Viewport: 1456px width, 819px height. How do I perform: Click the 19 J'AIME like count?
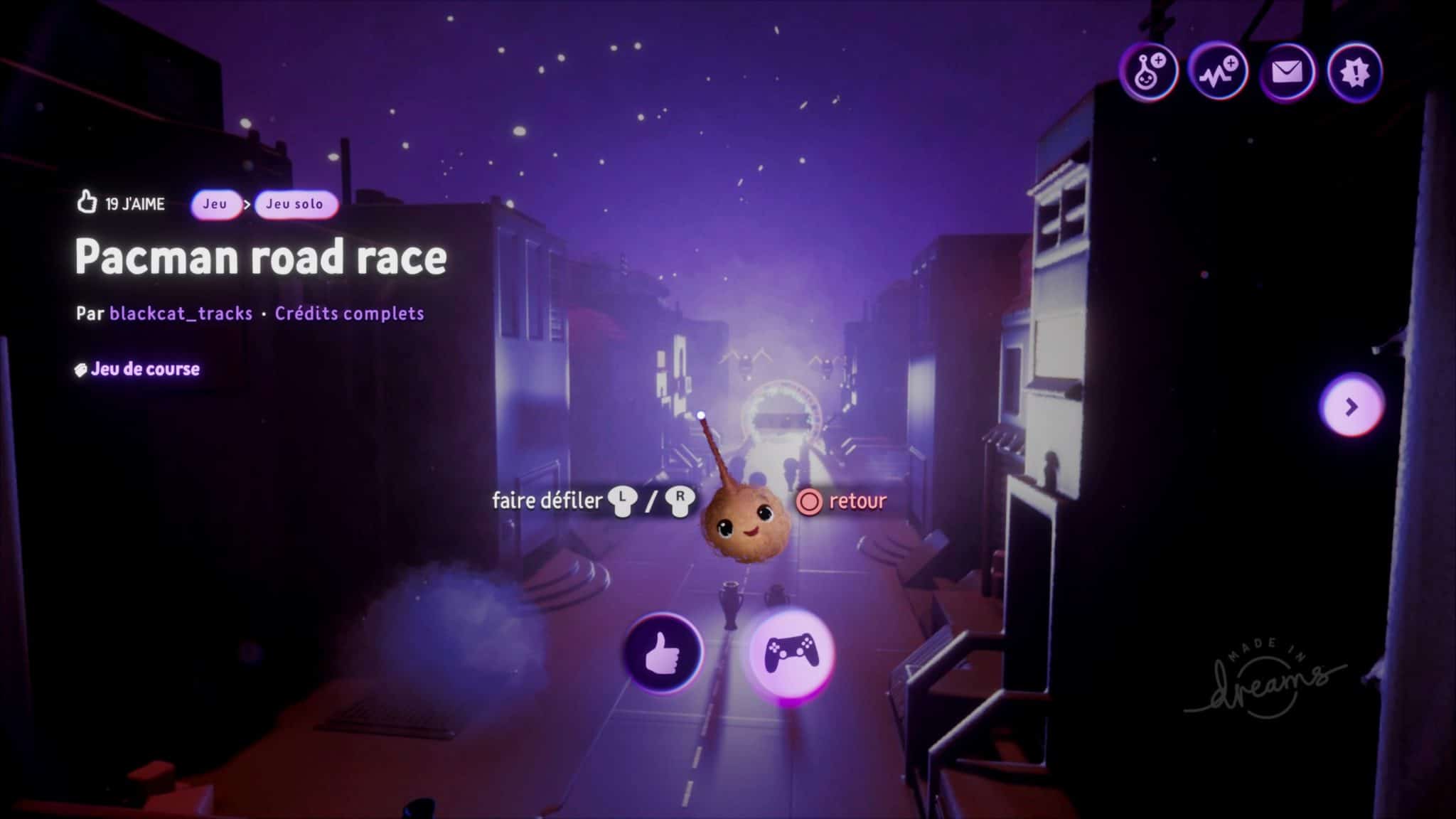pyautogui.click(x=122, y=204)
